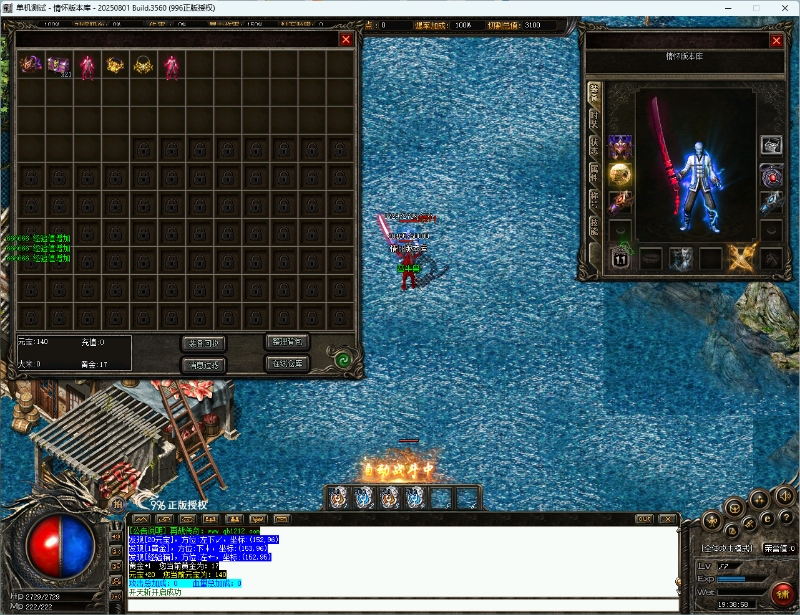Select the golden round medal equipment slot
Image resolution: width=800 pixels, height=615 pixels.
pyautogui.click(x=620, y=175)
